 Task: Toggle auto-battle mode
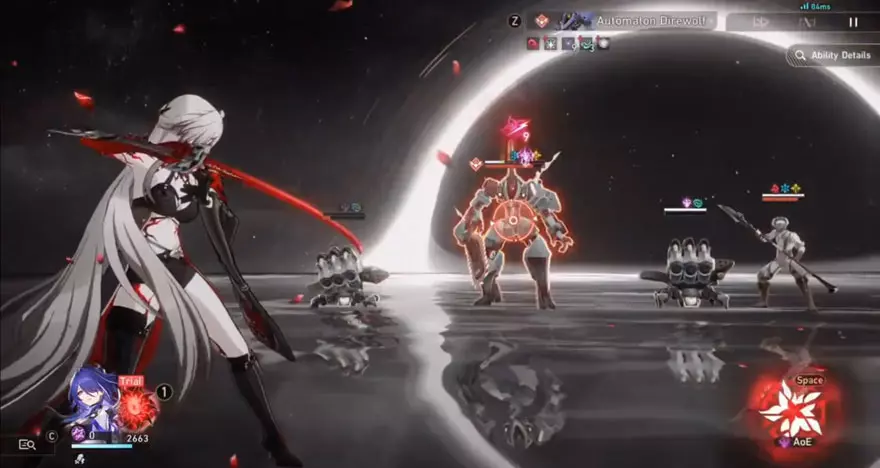tap(808, 21)
